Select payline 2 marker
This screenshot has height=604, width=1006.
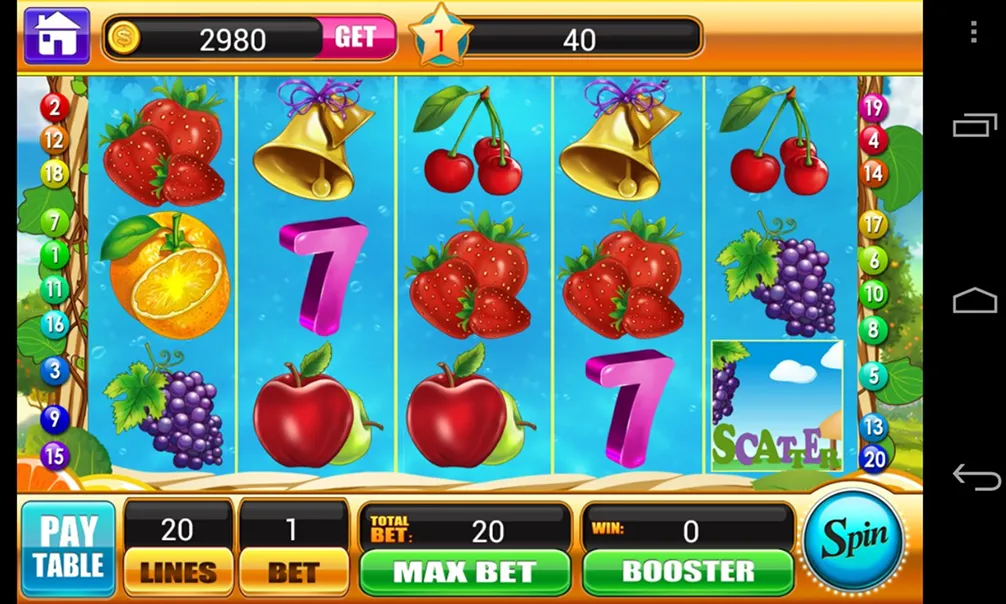coord(53,107)
